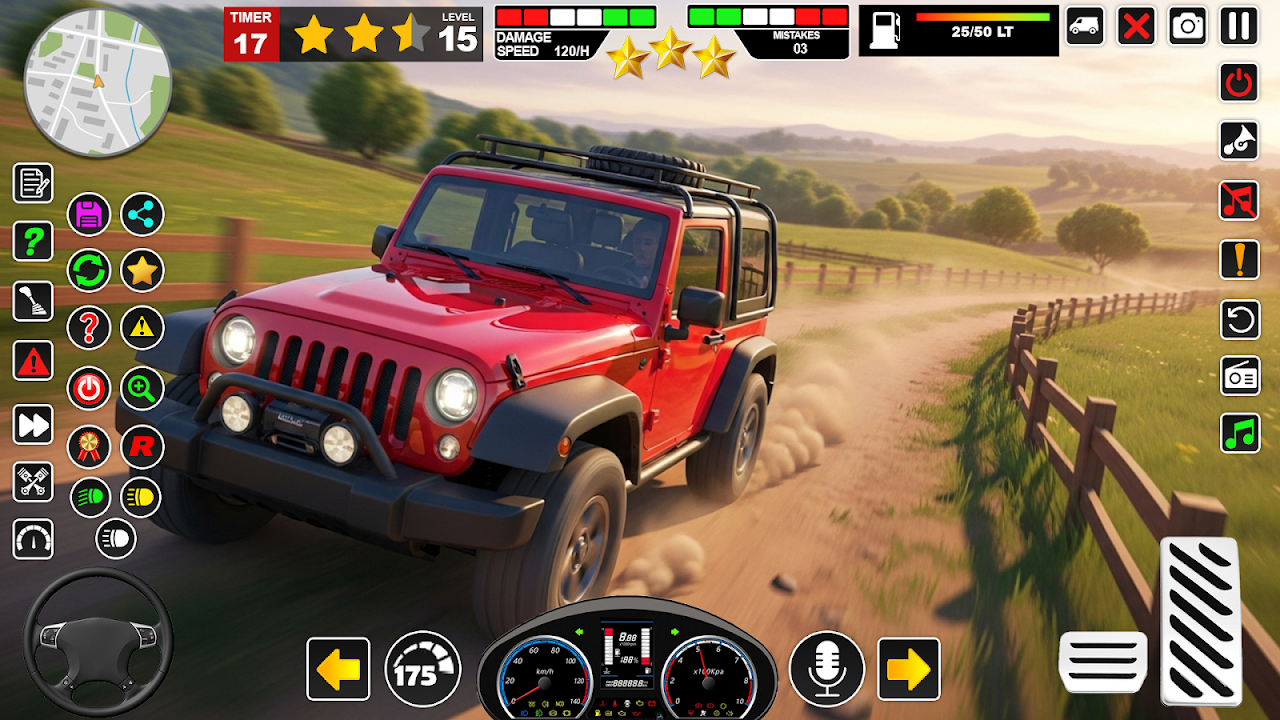
Task: Take a screenshot with camera button
Action: coord(1188,25)
